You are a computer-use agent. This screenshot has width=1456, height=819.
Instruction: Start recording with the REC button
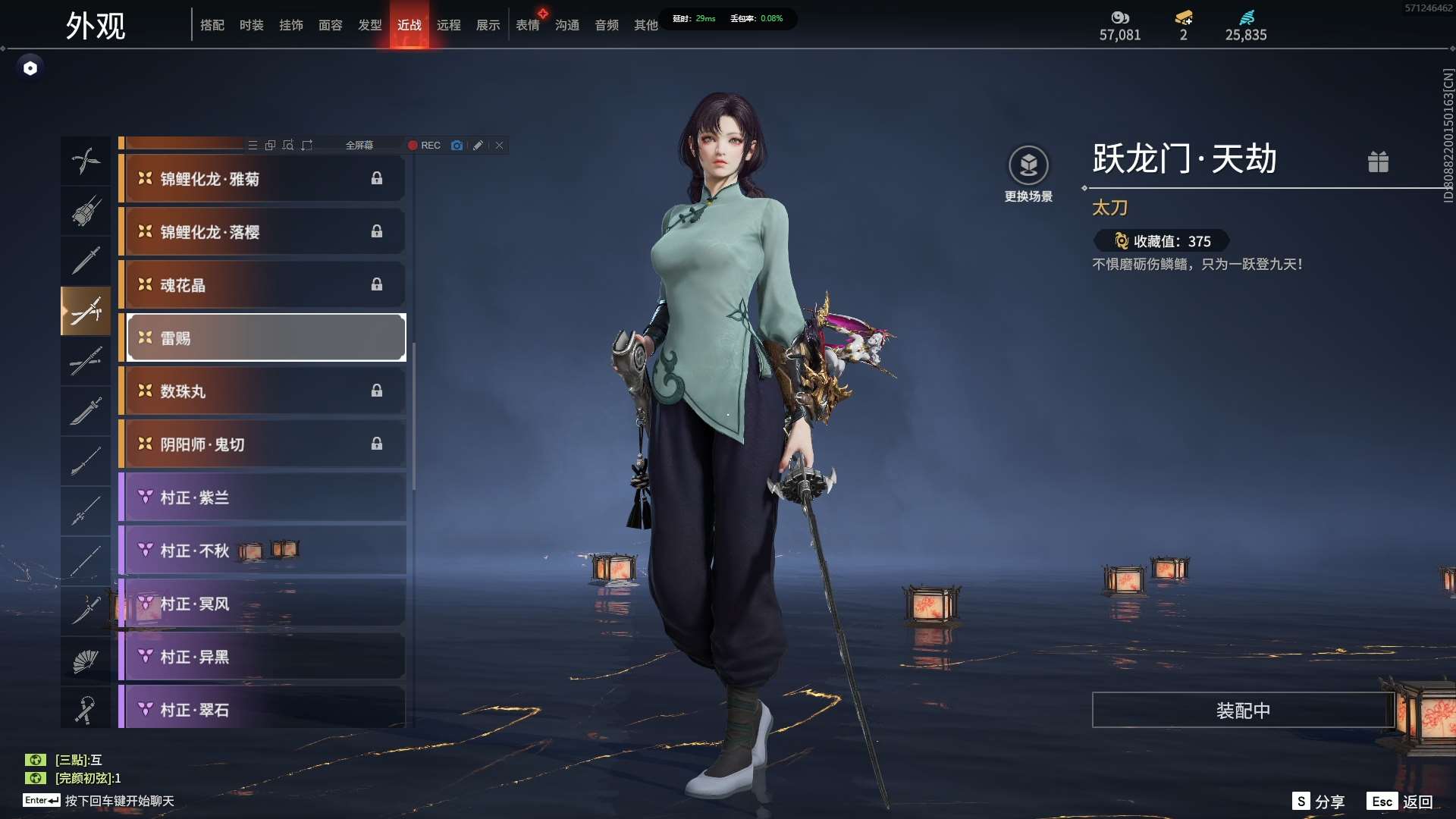click(x=424, y=145)
